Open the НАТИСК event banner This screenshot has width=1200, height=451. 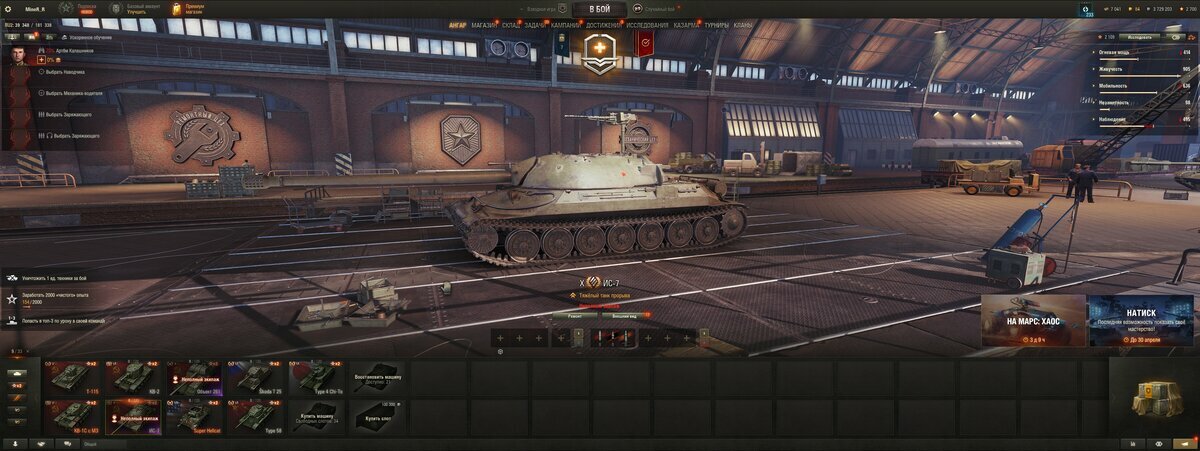pyautogui.click(x=1140, y=320)
